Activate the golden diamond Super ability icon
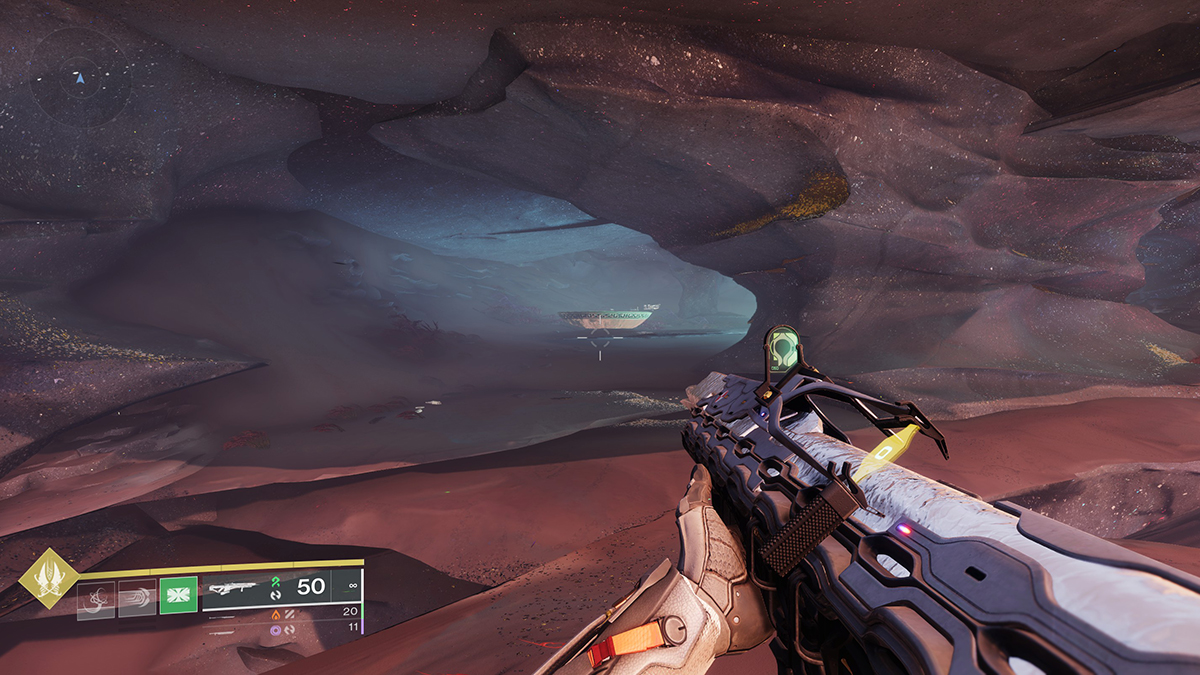This screenshot has width=1200, height=675. [47, 579]
